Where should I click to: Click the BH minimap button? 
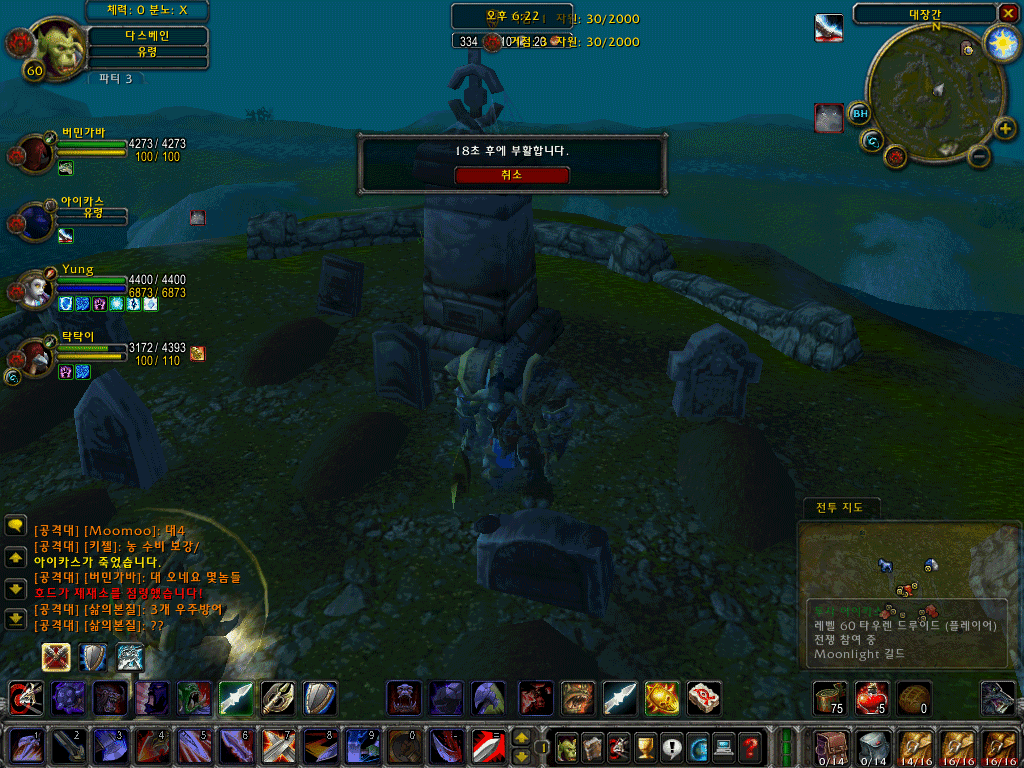pyautogui.click(x=859, y=113)
